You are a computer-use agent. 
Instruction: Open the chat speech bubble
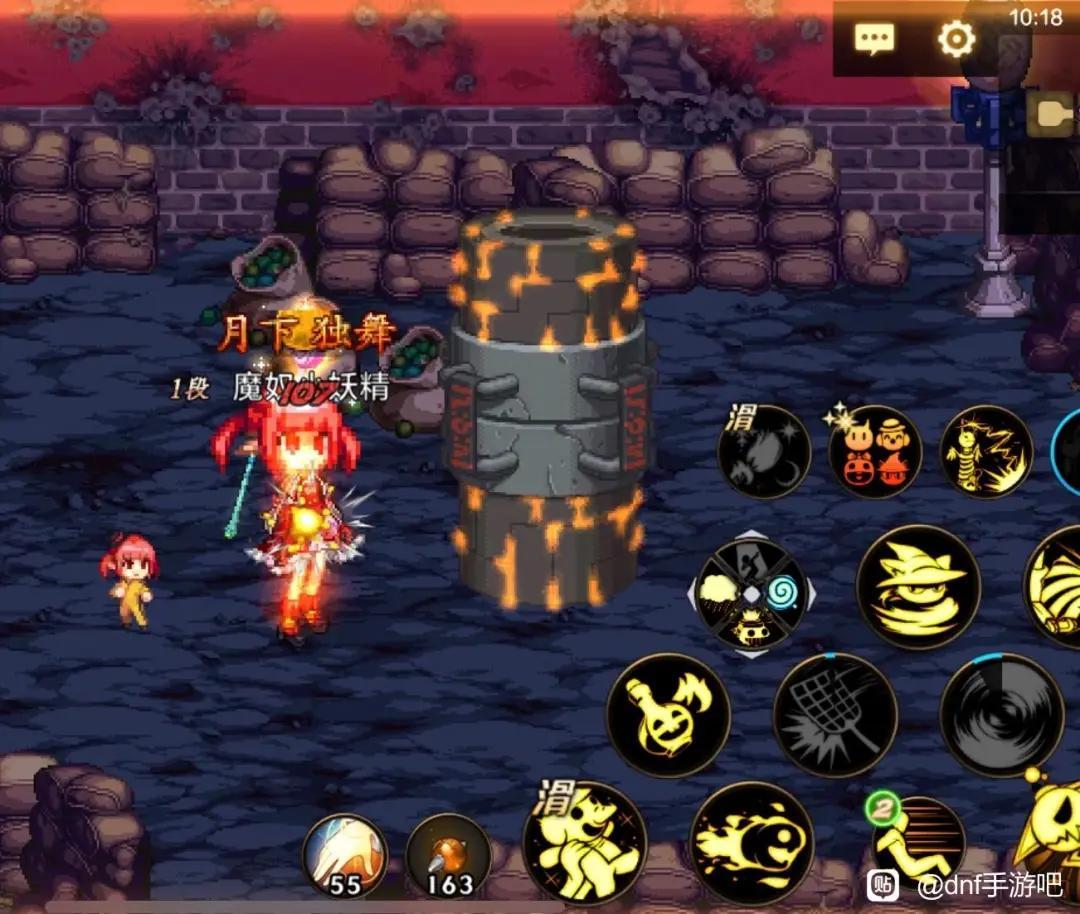point(874,40)
